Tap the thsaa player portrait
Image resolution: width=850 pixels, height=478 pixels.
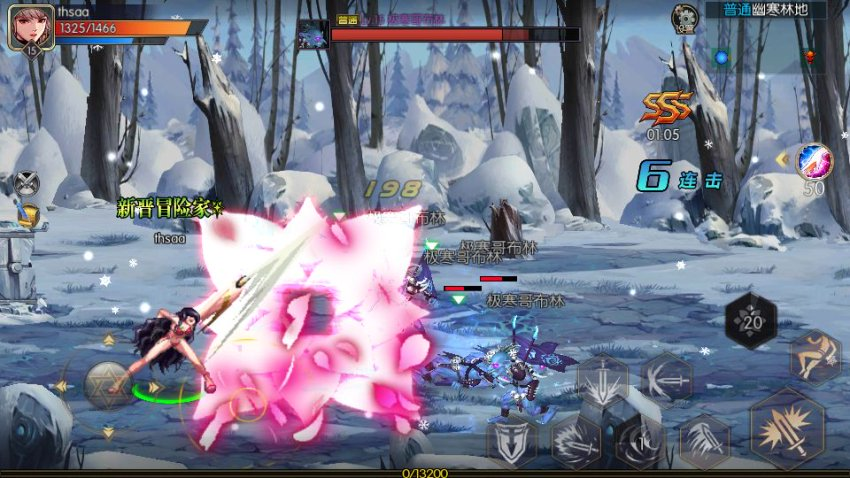click(30, 27)
